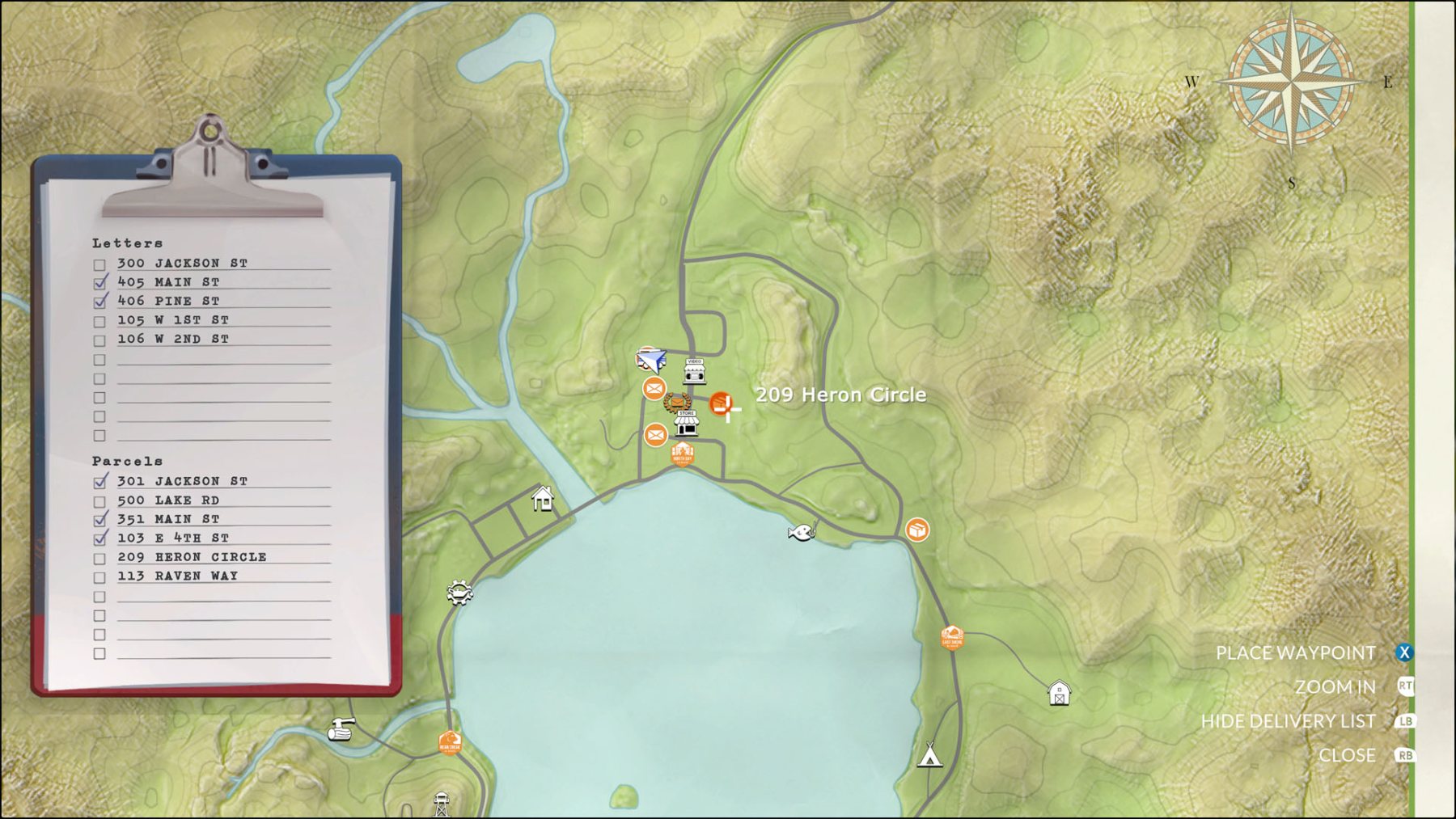Select the 500 Lake Rd parcel entry
Image resolution: width=1456 pixels, height=819 pixels.
pyautogui.click(x=168, y=500)
